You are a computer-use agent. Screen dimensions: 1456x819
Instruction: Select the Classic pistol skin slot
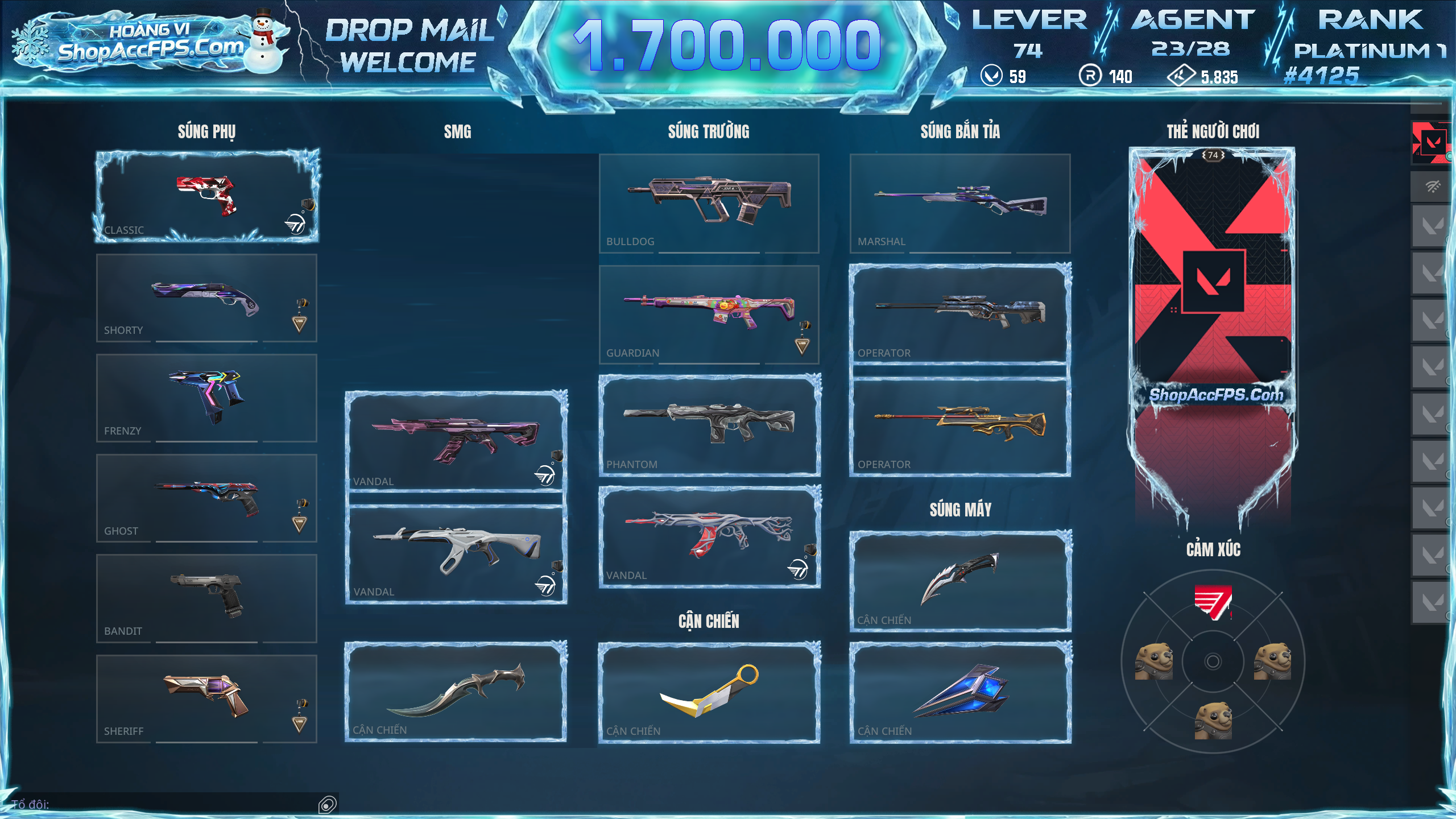[x=206, y=197]
